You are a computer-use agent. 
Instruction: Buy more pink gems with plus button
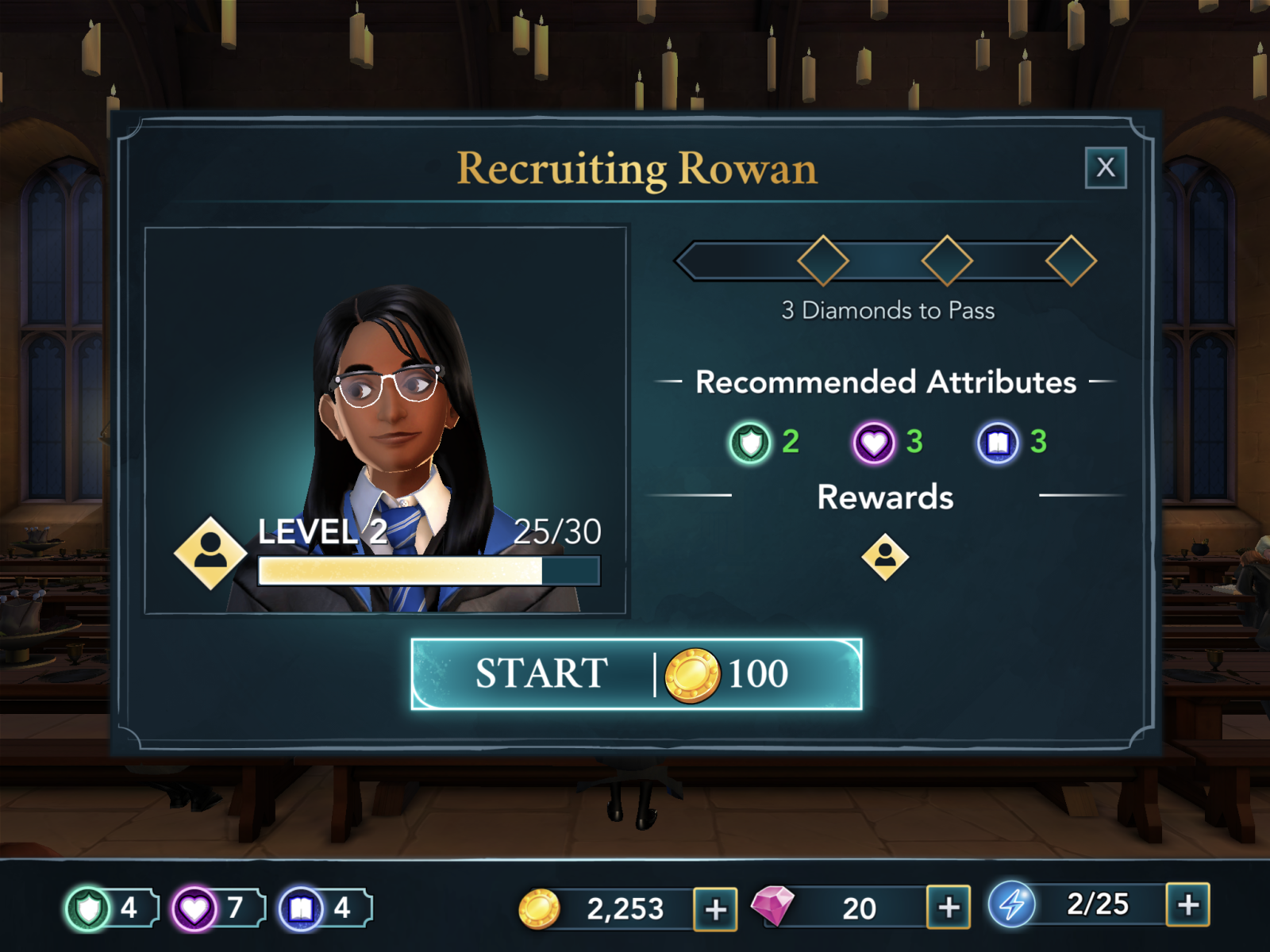click(949, 907)
